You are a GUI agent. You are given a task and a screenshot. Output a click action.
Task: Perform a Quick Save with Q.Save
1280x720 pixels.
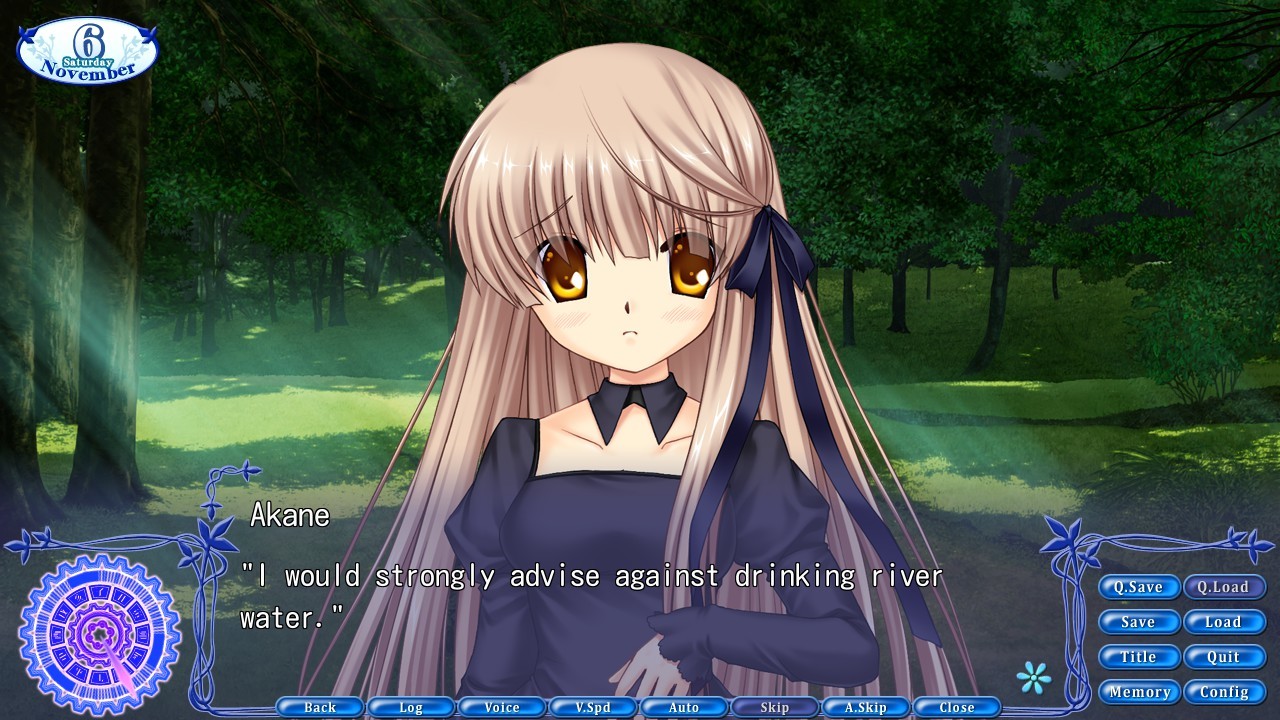pos(1139,587)
